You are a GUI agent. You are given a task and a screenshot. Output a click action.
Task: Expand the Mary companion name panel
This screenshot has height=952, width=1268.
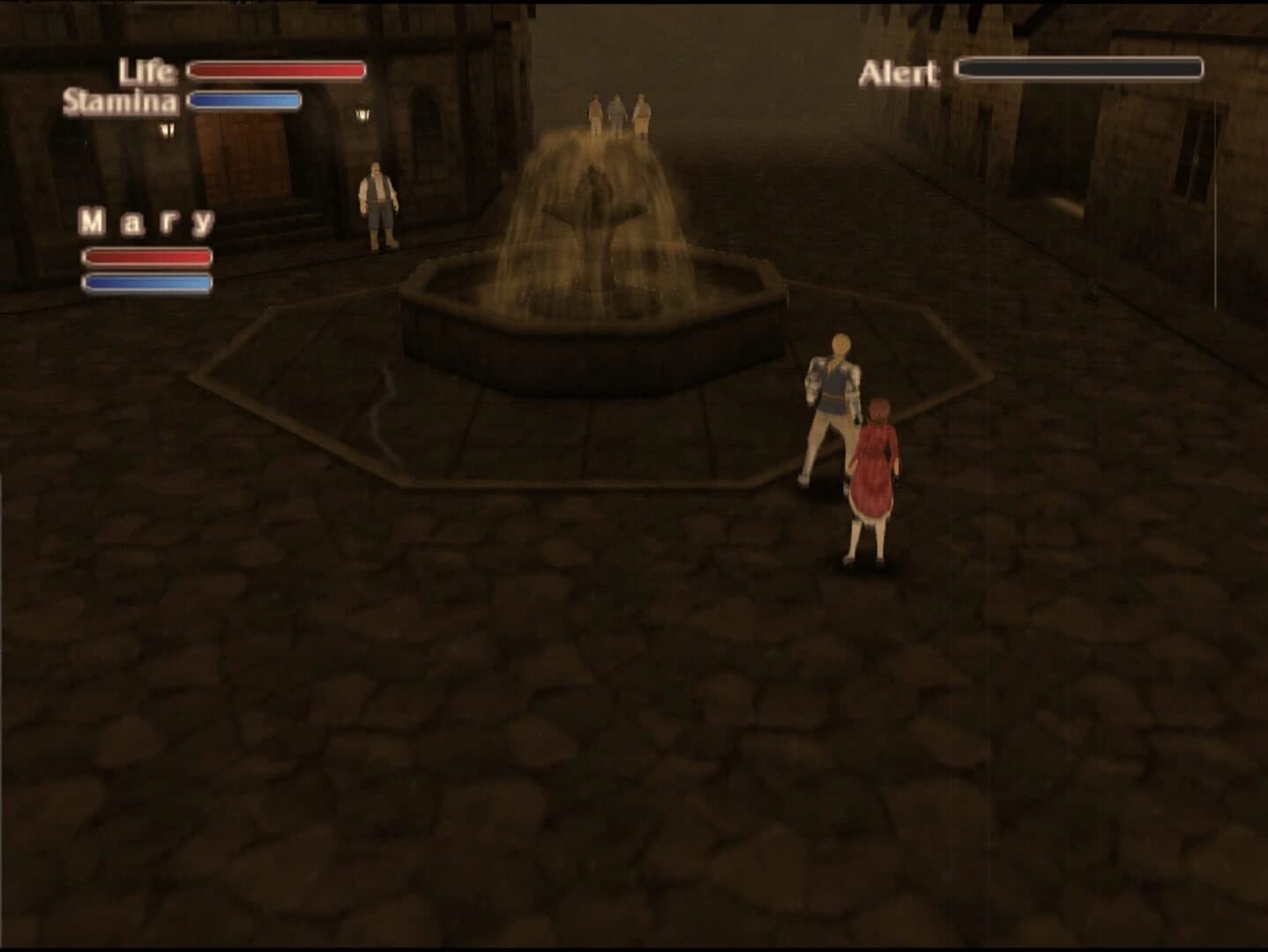coord(145,220)
